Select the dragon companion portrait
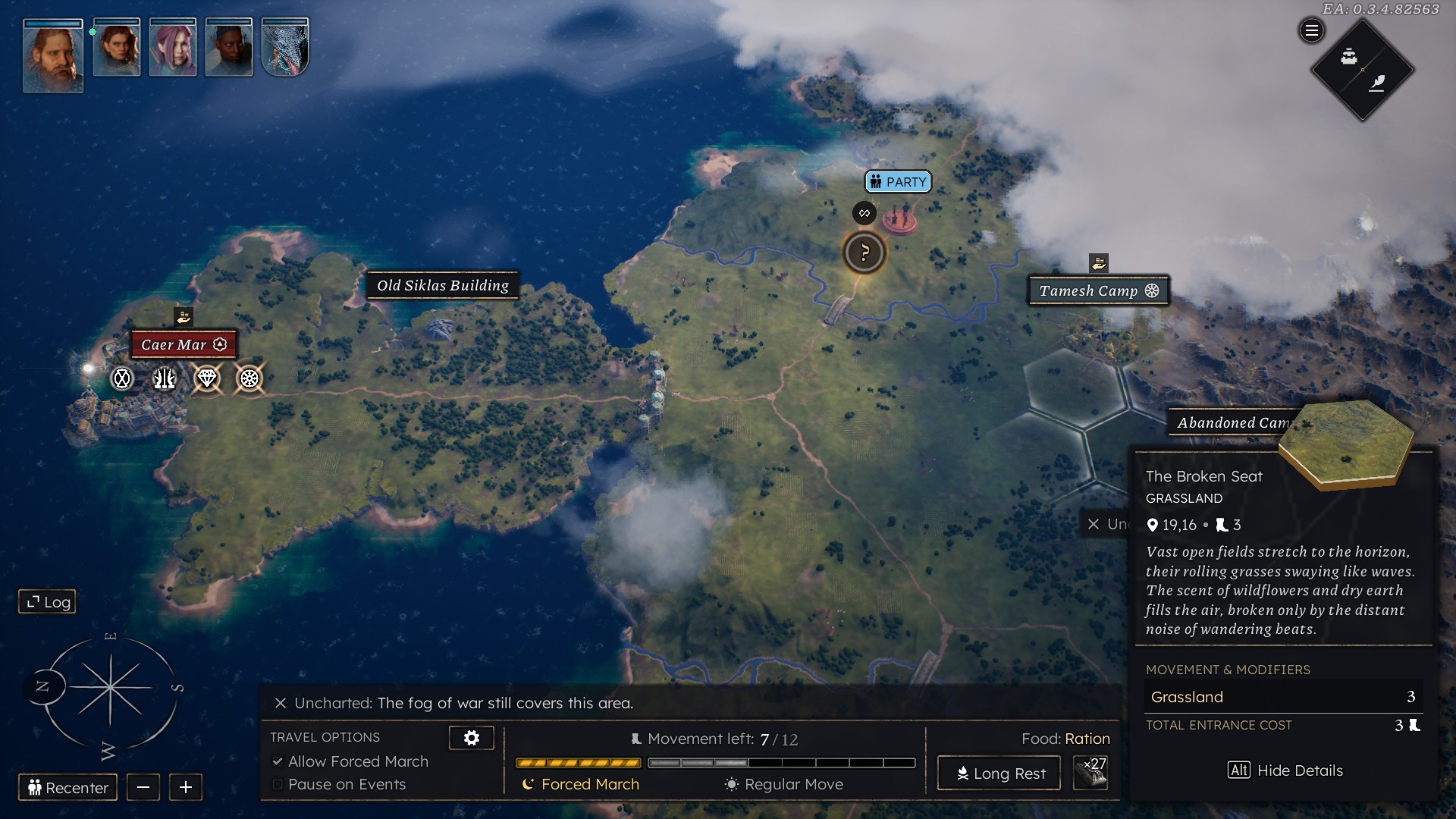The height and width of the screenshot is (819, 1456). point(285,49)
